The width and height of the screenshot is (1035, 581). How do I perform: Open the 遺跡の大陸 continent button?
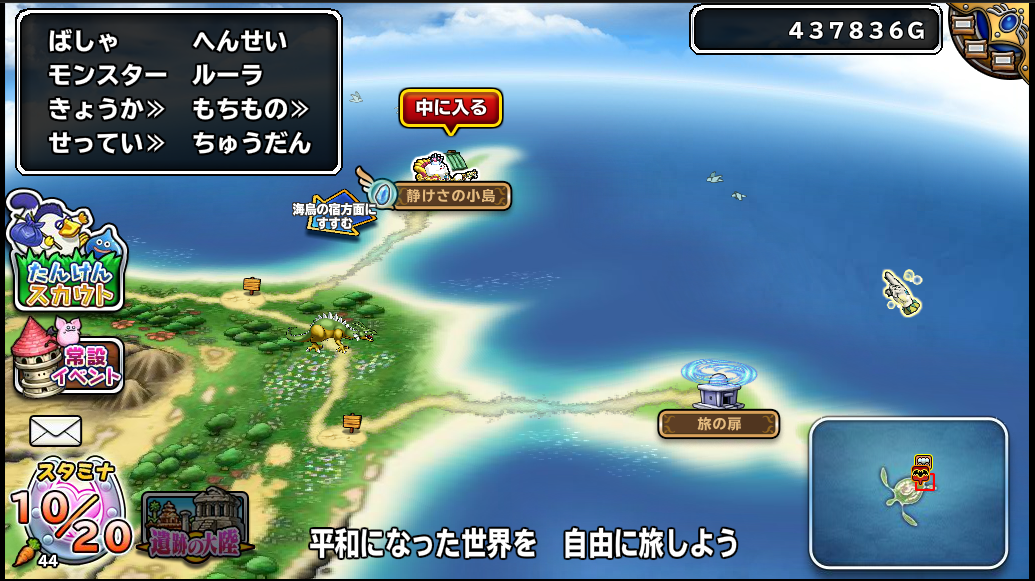pos(195,524)
